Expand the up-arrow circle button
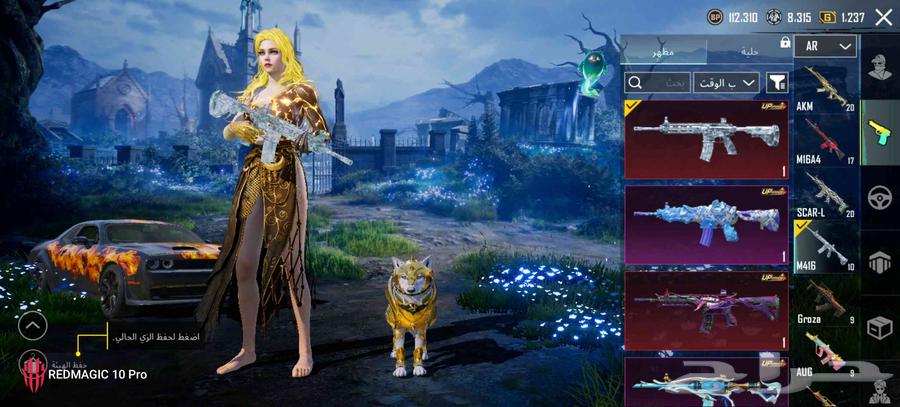The image size is (900, 407). coord(33,325)
